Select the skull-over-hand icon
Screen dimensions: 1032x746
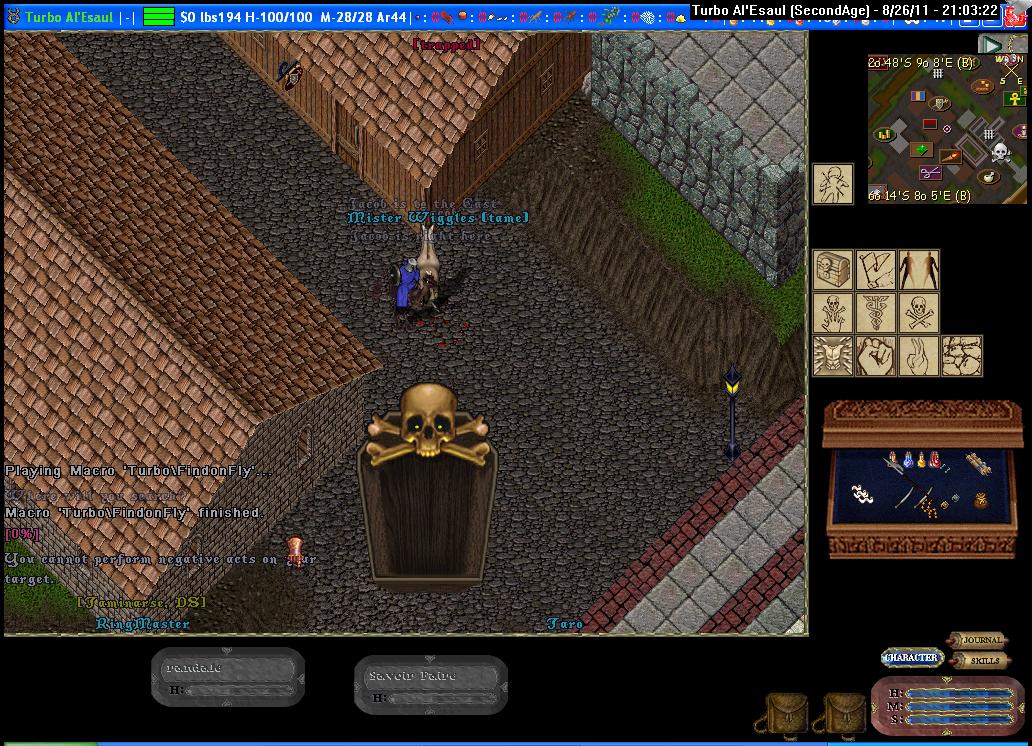point(833,312)
